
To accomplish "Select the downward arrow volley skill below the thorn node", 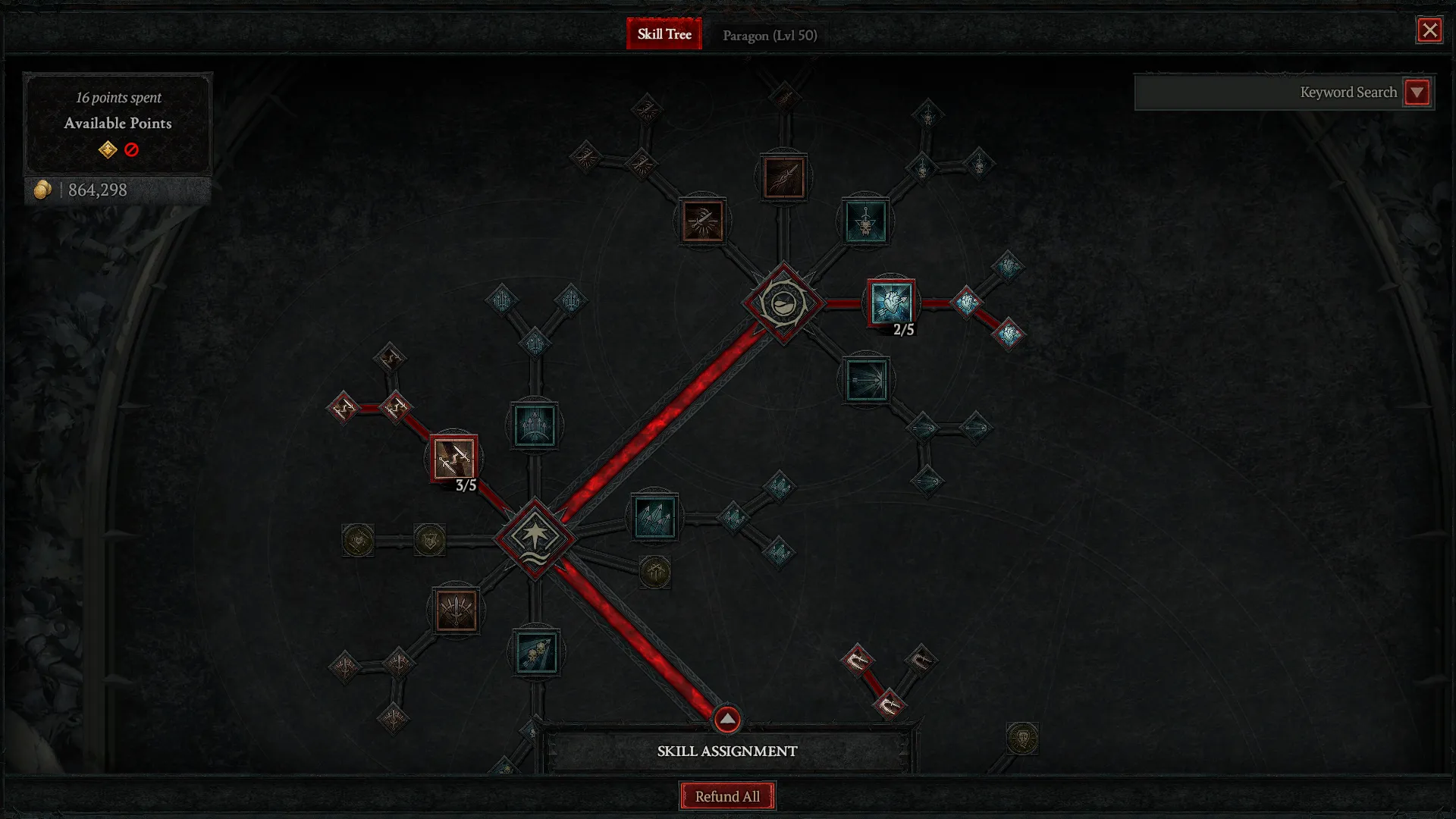I will click(x=865, y=380).
